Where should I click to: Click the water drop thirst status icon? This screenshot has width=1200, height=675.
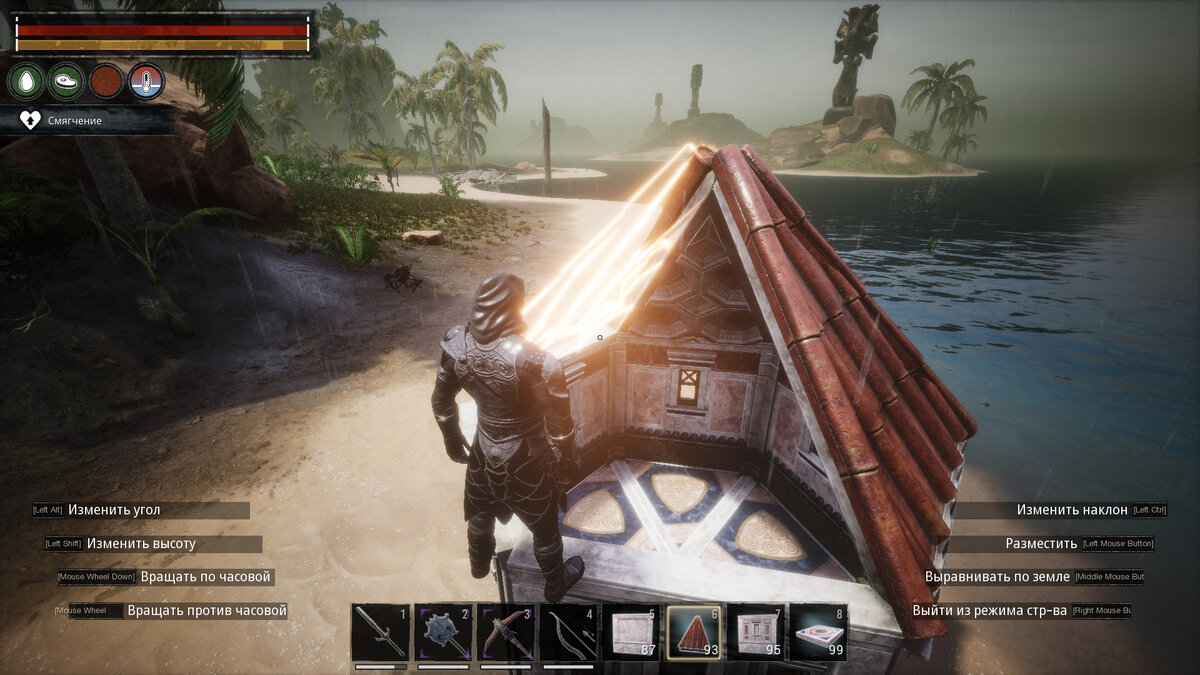tap(26, 81)
